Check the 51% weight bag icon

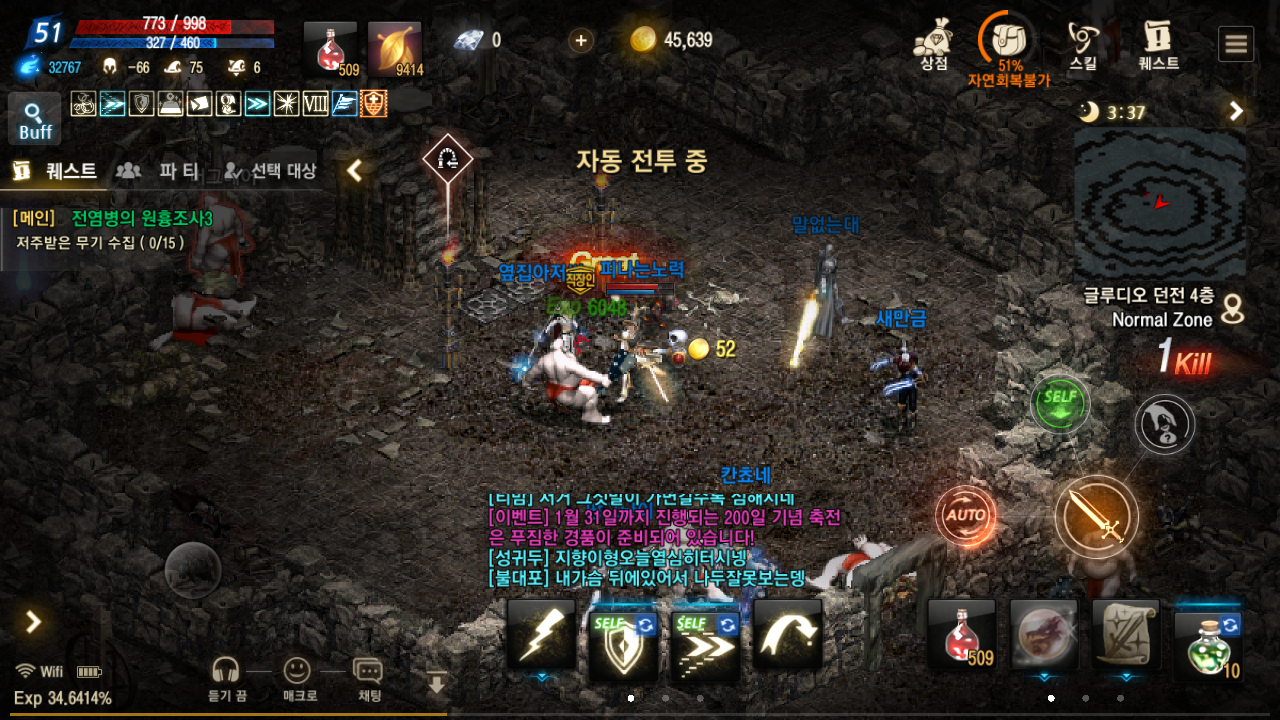[1009, 41]
